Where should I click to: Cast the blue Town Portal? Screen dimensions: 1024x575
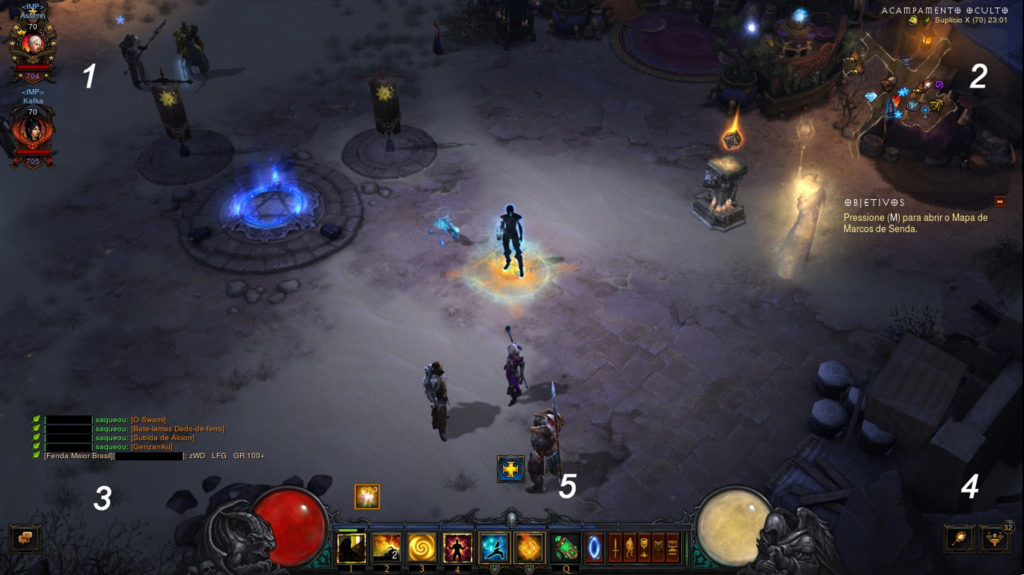(594, 548)
